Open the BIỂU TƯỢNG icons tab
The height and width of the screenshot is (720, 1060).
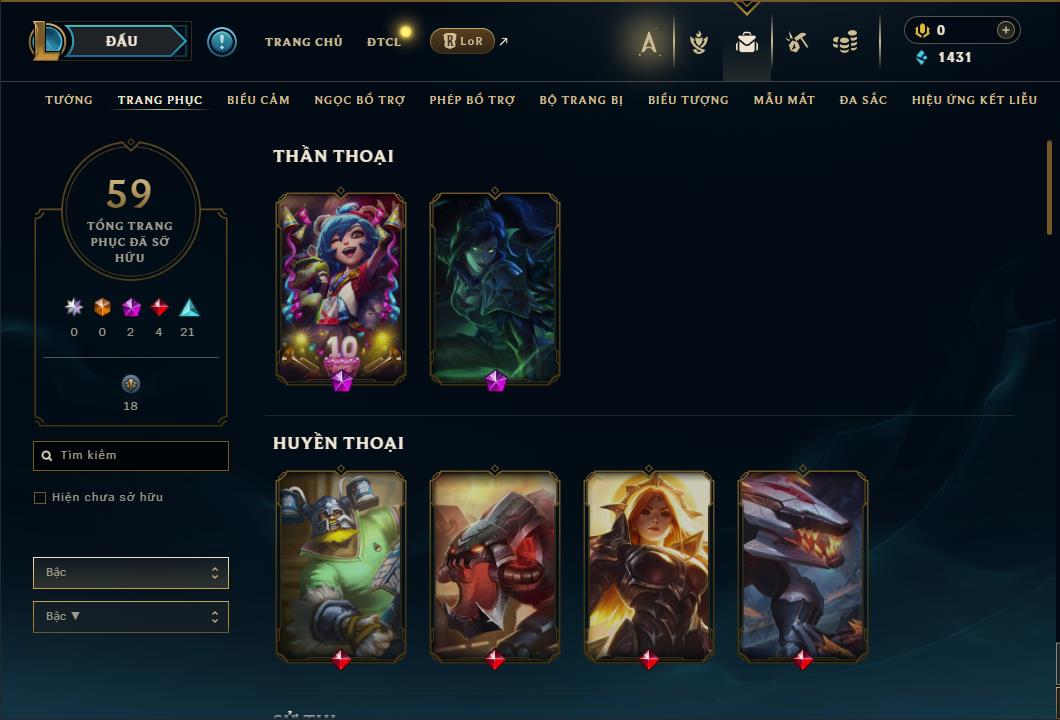tap(688, 100)
